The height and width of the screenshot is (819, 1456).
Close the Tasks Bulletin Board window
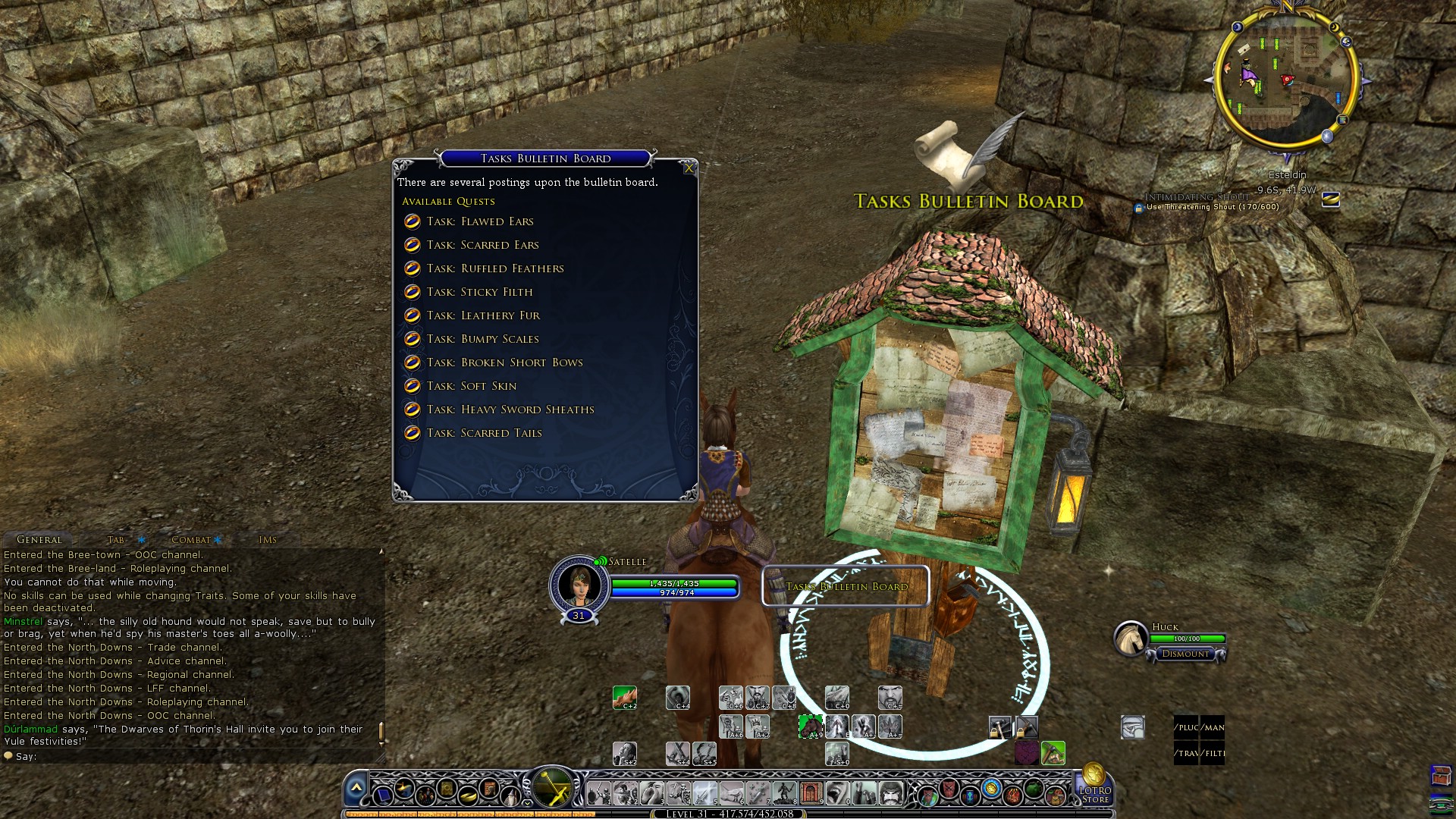coord(689,168)
